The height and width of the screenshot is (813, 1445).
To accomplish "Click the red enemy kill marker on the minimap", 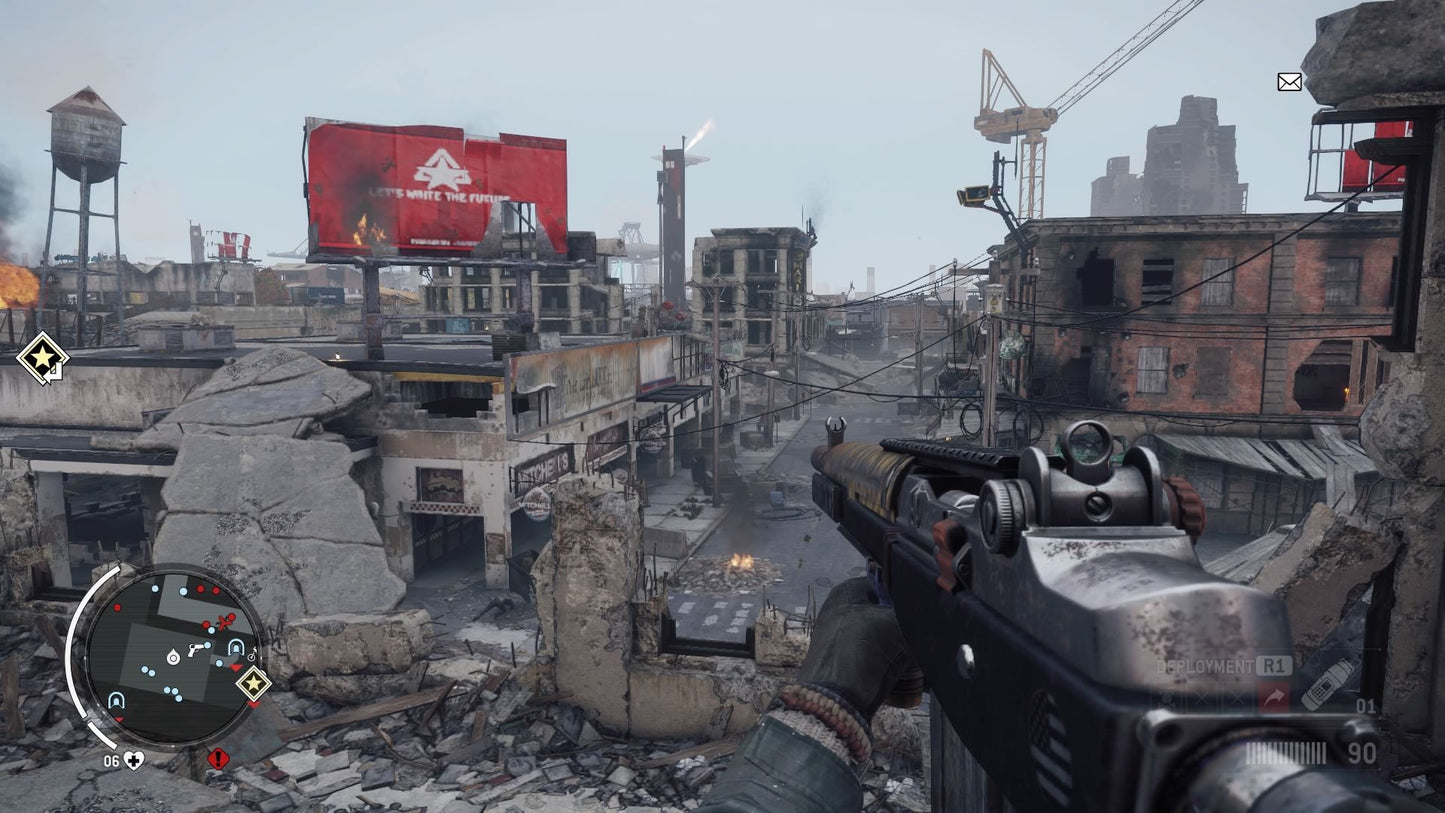I will 224,622.
